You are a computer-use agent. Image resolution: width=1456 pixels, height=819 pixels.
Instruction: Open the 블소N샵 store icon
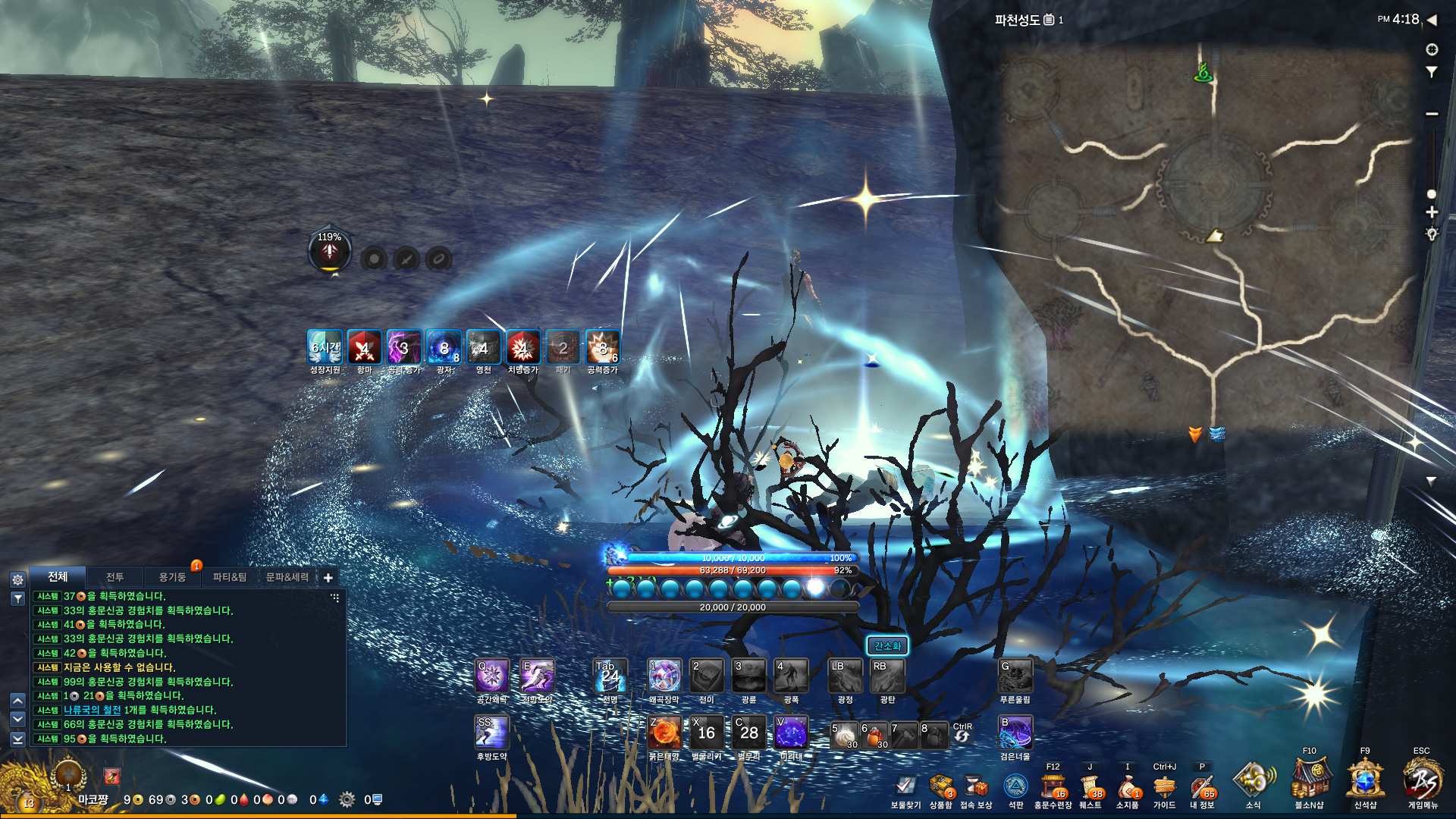tap(1310, 780)
